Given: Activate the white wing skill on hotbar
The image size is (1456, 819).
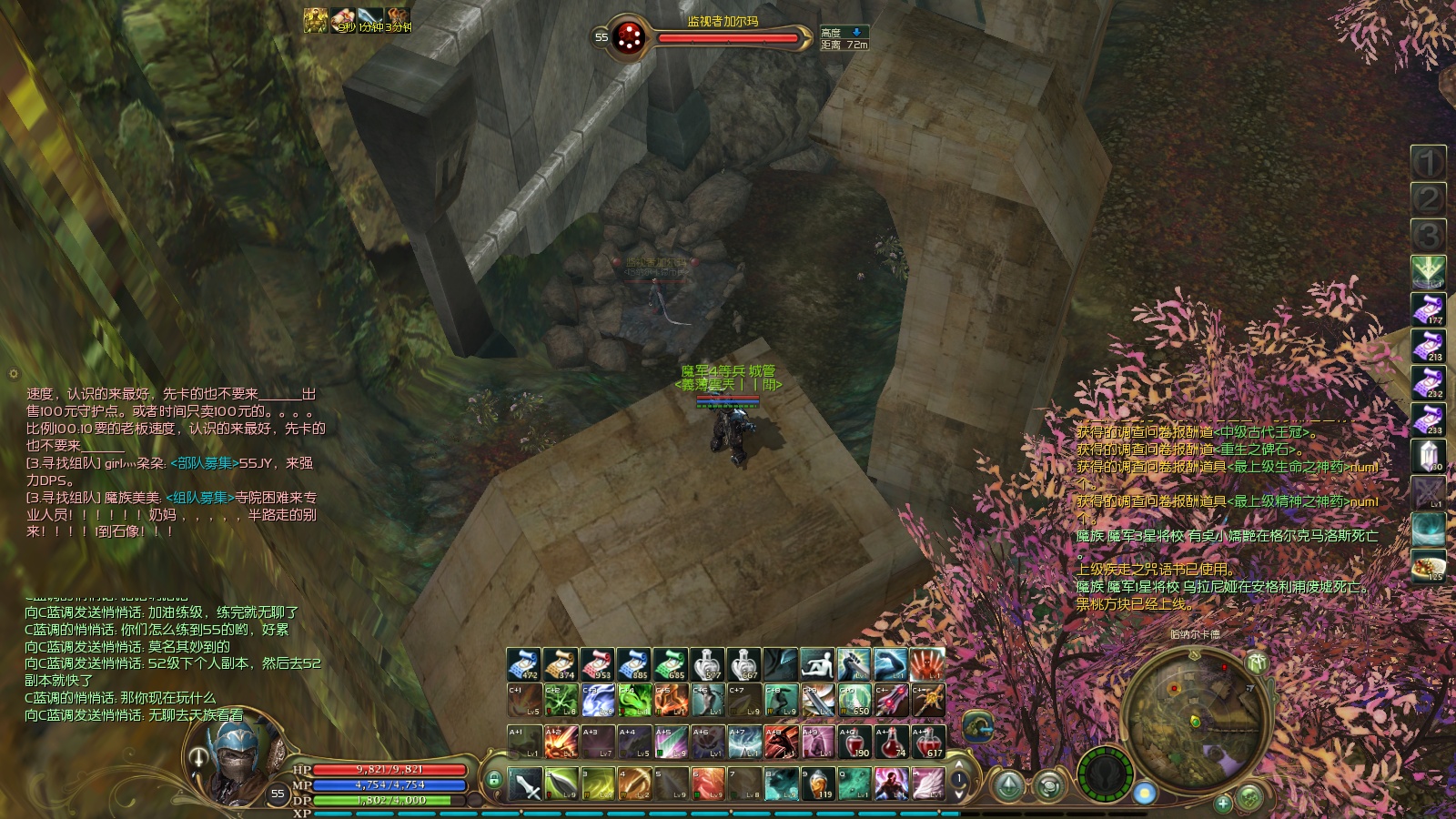Looking at the screenshot, I should (928, 784).
